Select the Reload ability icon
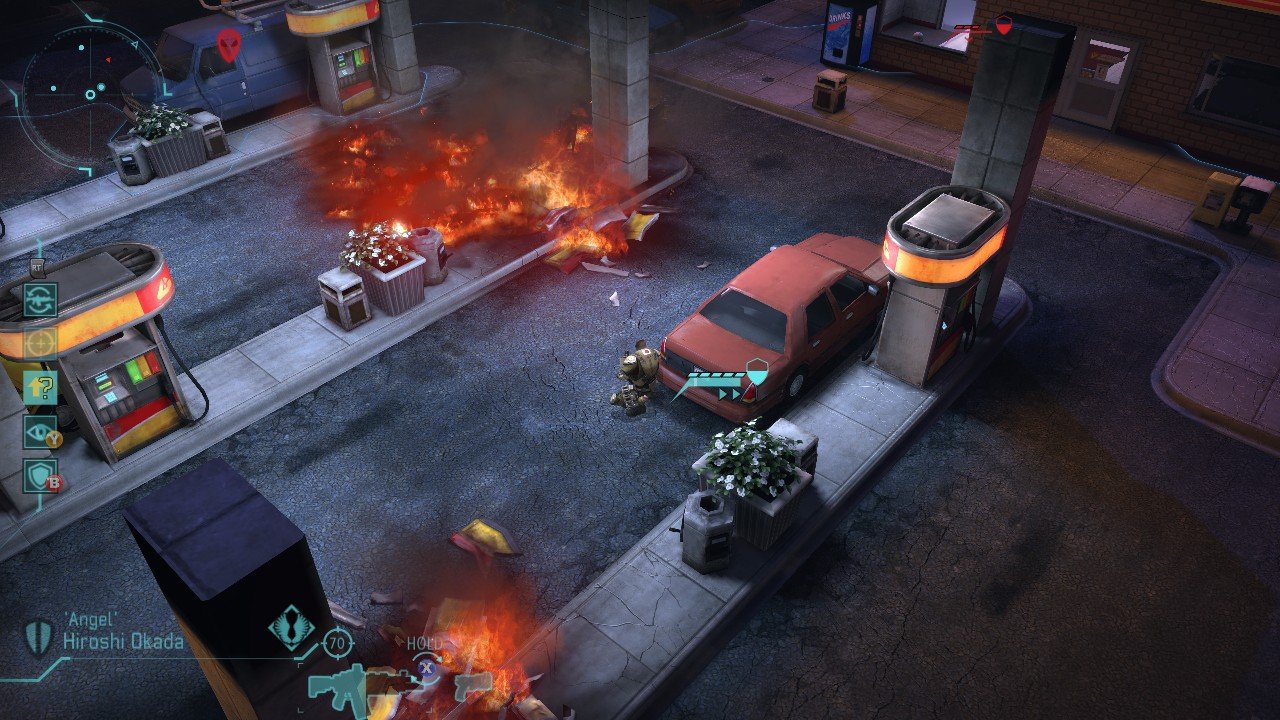The image size is (1280, 720). point(40,298)
